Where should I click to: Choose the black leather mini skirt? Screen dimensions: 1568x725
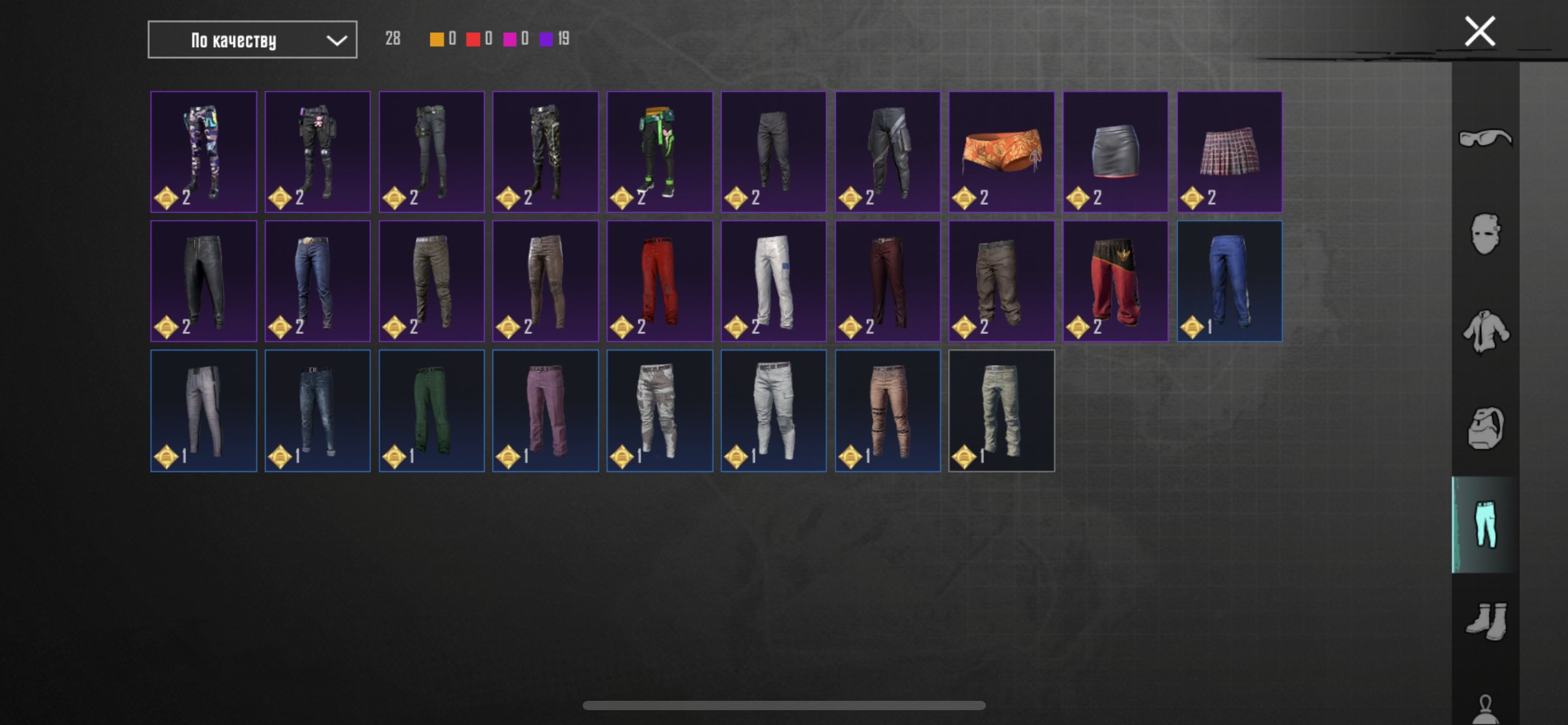pyautogui.click(x=1115, y=152)
